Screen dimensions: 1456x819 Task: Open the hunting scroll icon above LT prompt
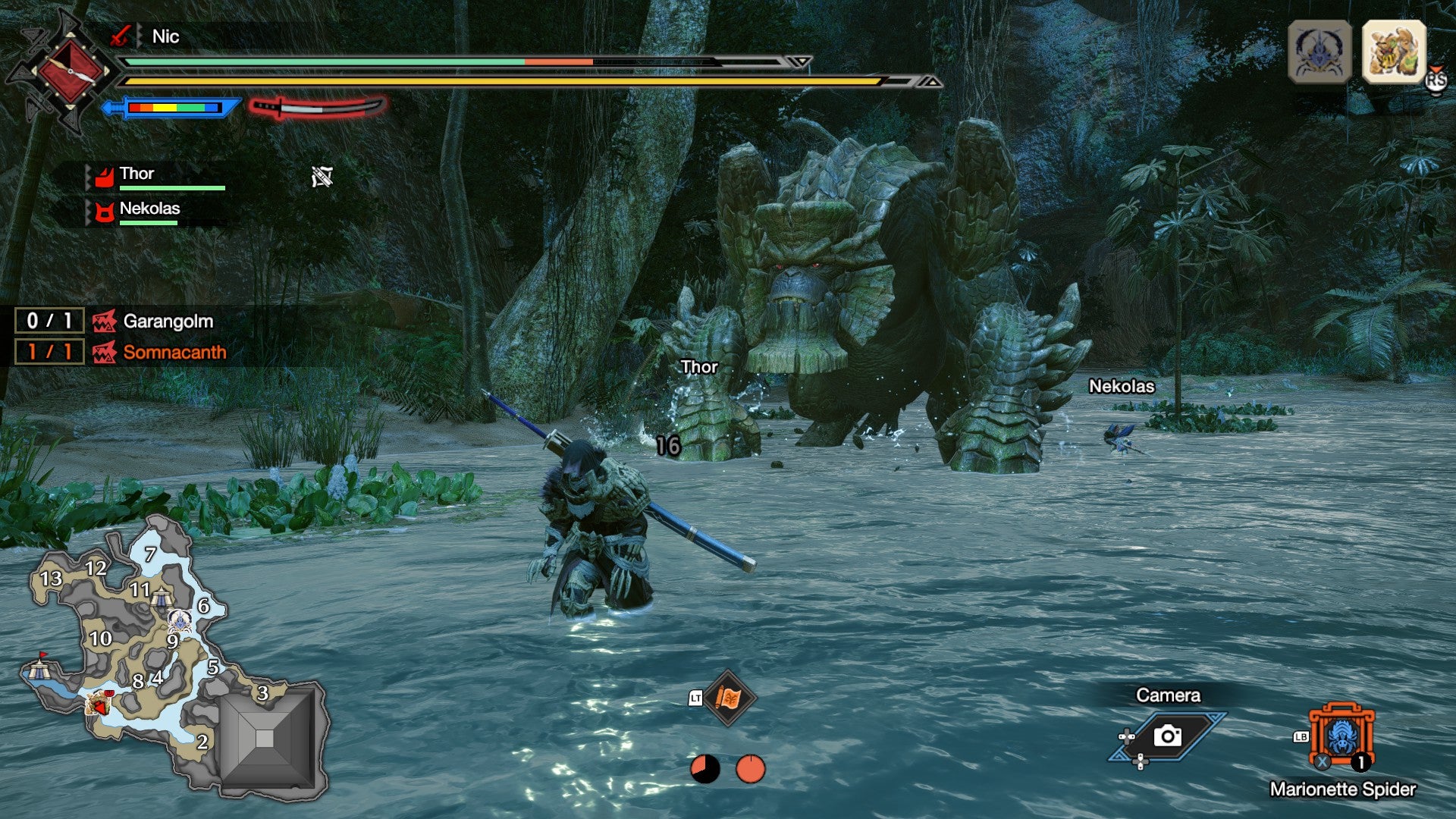click(730, 698)
